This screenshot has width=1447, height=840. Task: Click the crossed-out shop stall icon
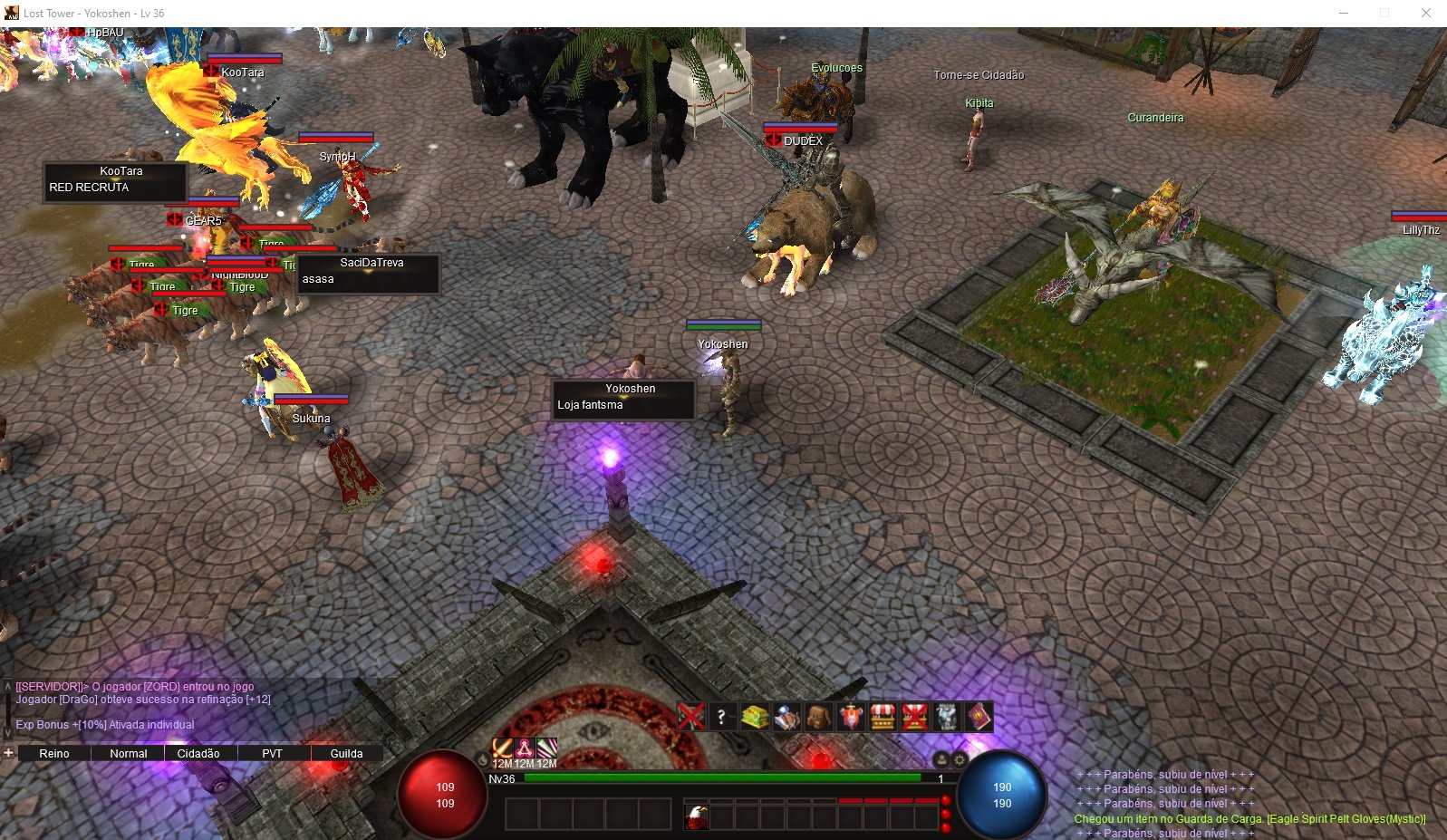(914, 717)
